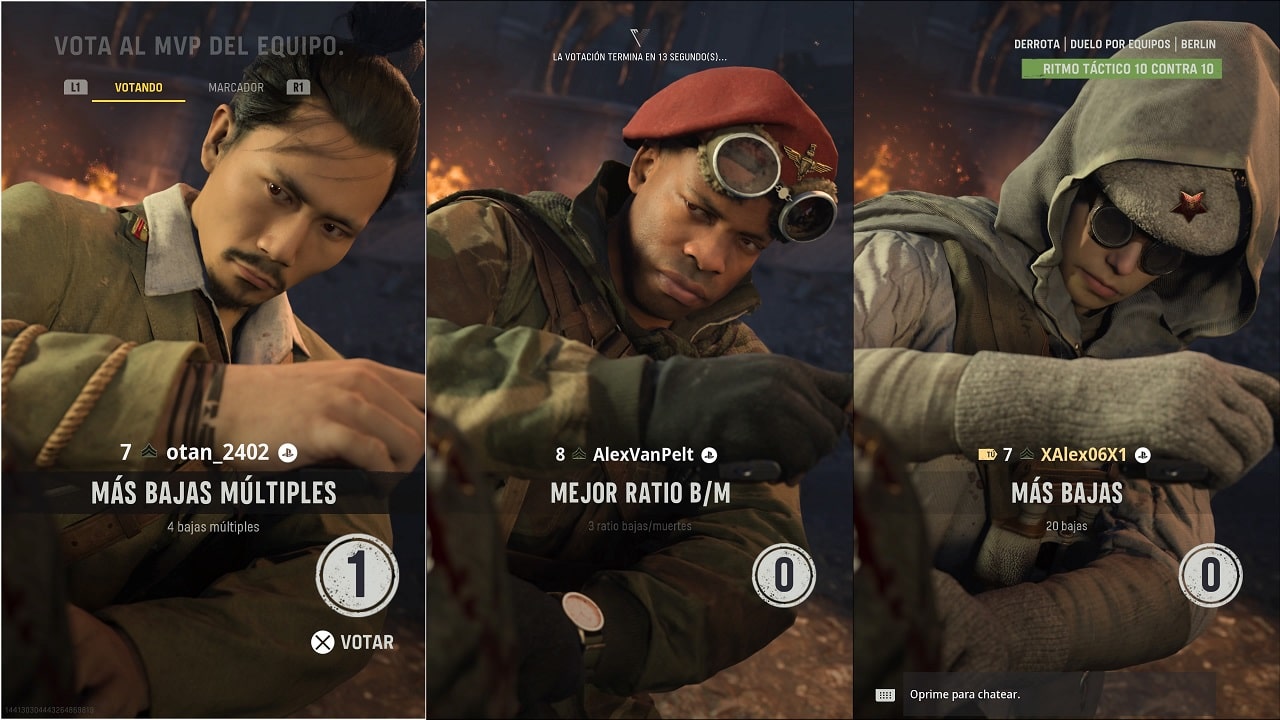Choose AlexVanPelt's Mejor Ratio B/M card
This screenshot has height=720, width=1280.
(640, 492)
